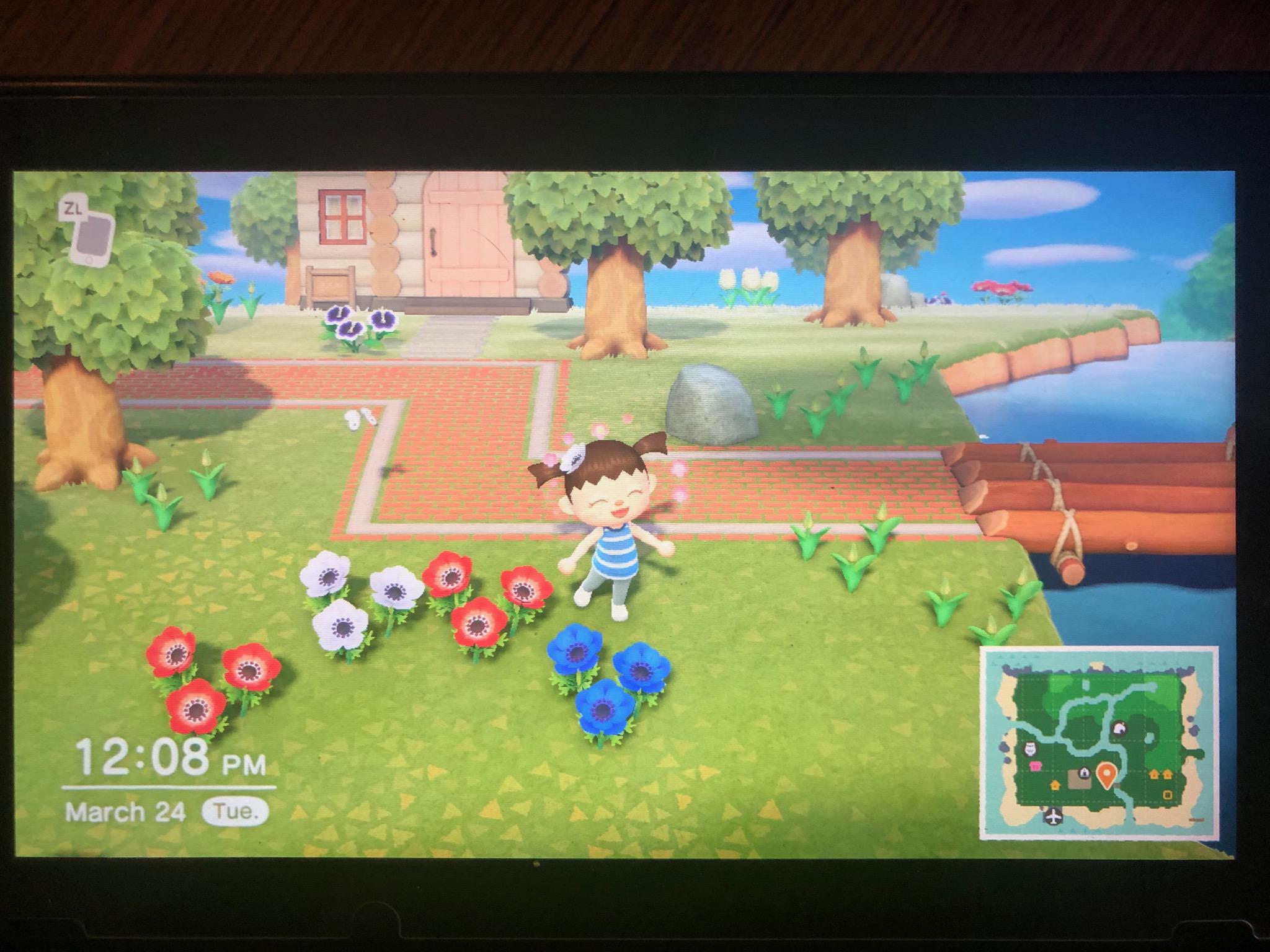Screen dimensions: 1270x952
Task: Click the museum icon on the minimap
Action: pos(1030,748)
